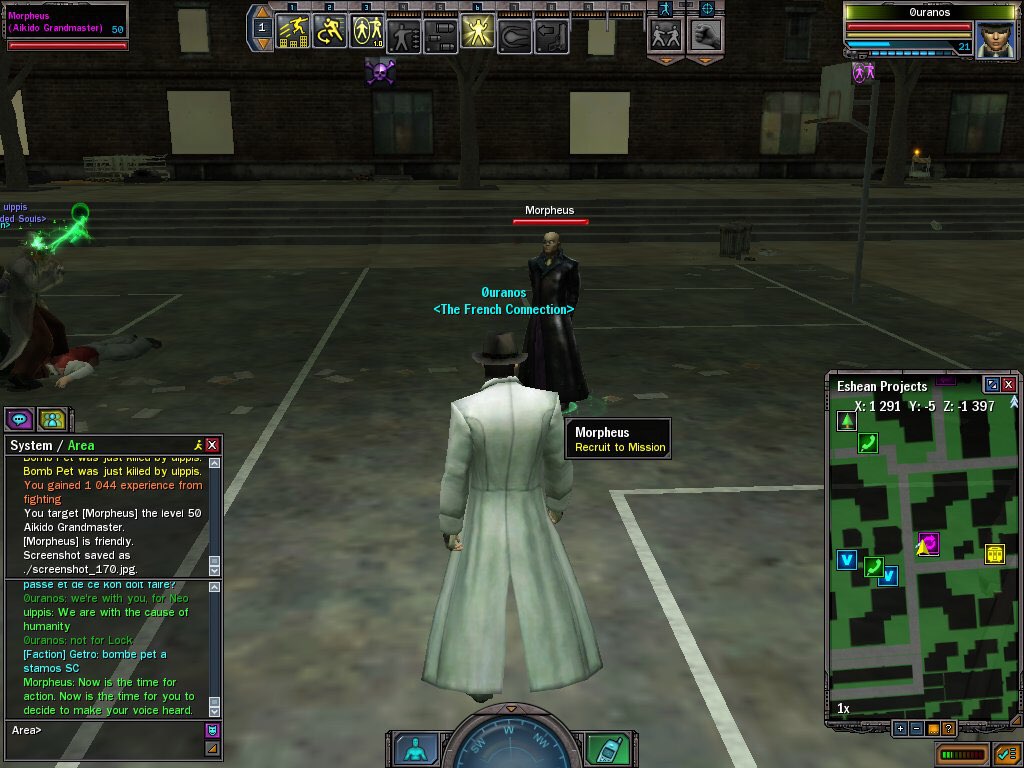The height and width of the screenshot is (768, 1024).
Task: Trigger the glowing burst ability in slot 6
Action: [x=476, y=34]
